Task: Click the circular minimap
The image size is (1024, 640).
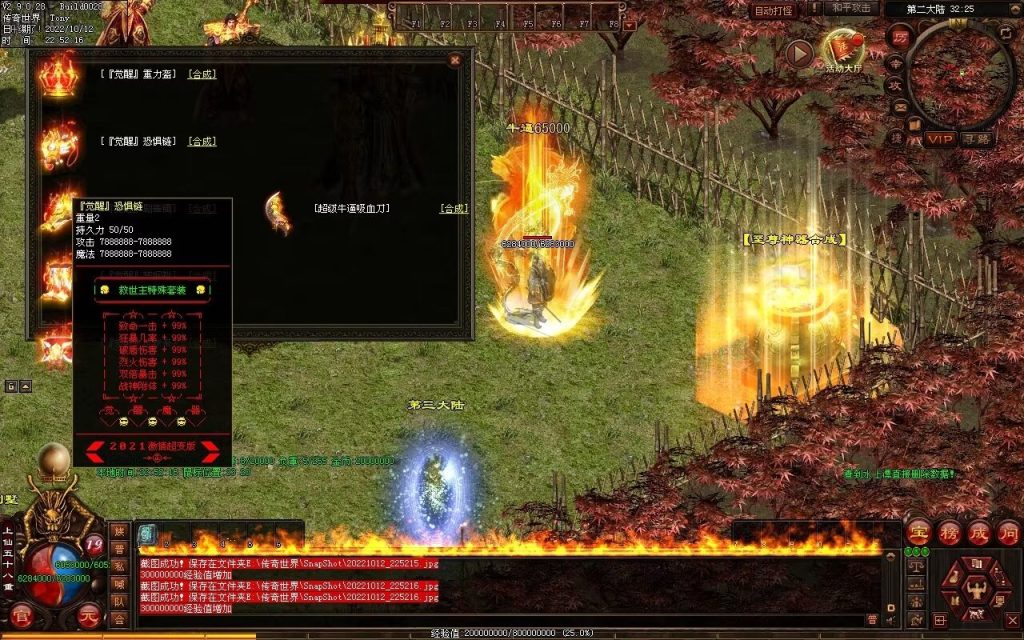Action: click(x=957, y=73)
